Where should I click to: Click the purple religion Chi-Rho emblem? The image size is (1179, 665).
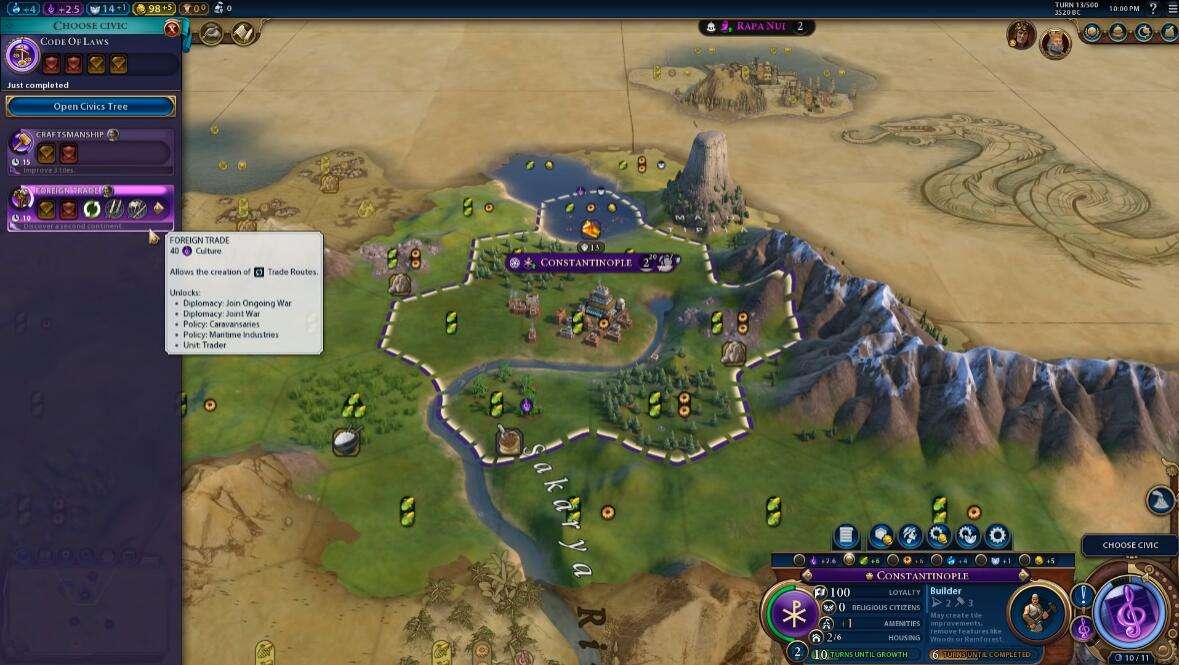point(794,612)
